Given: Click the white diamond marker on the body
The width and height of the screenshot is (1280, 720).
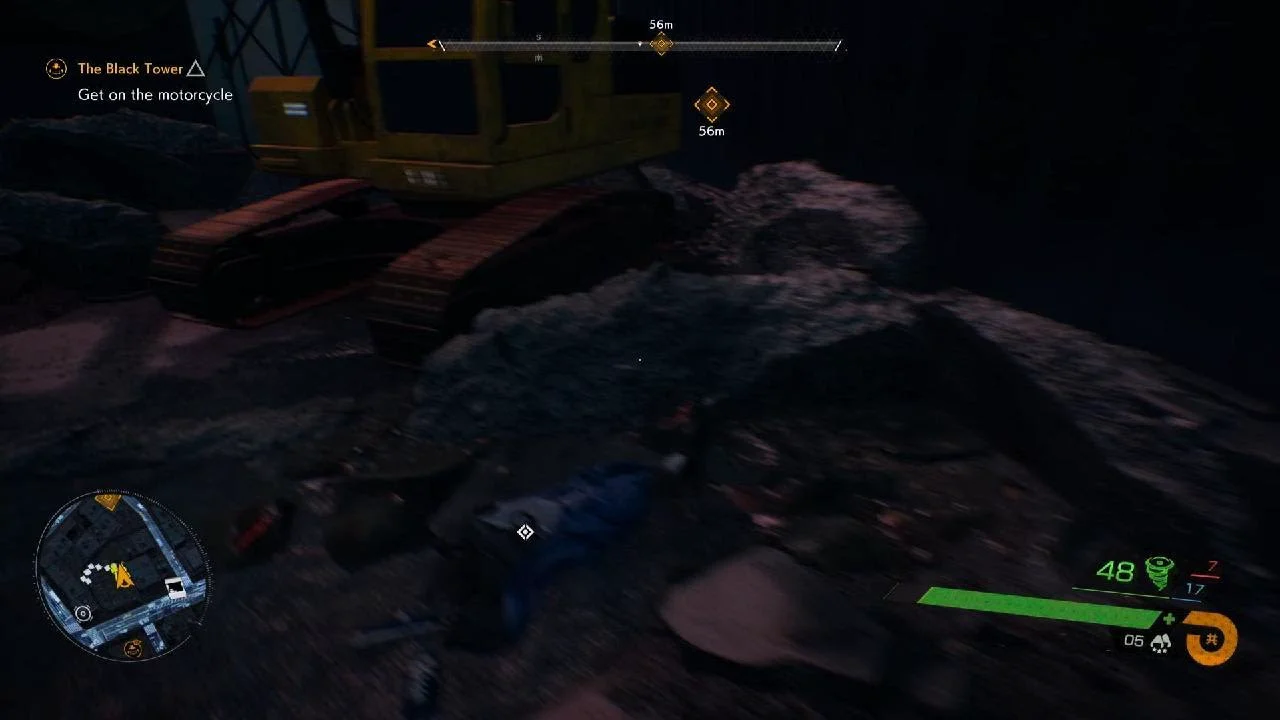Looking at the screenshot, I should pos(525,532).
